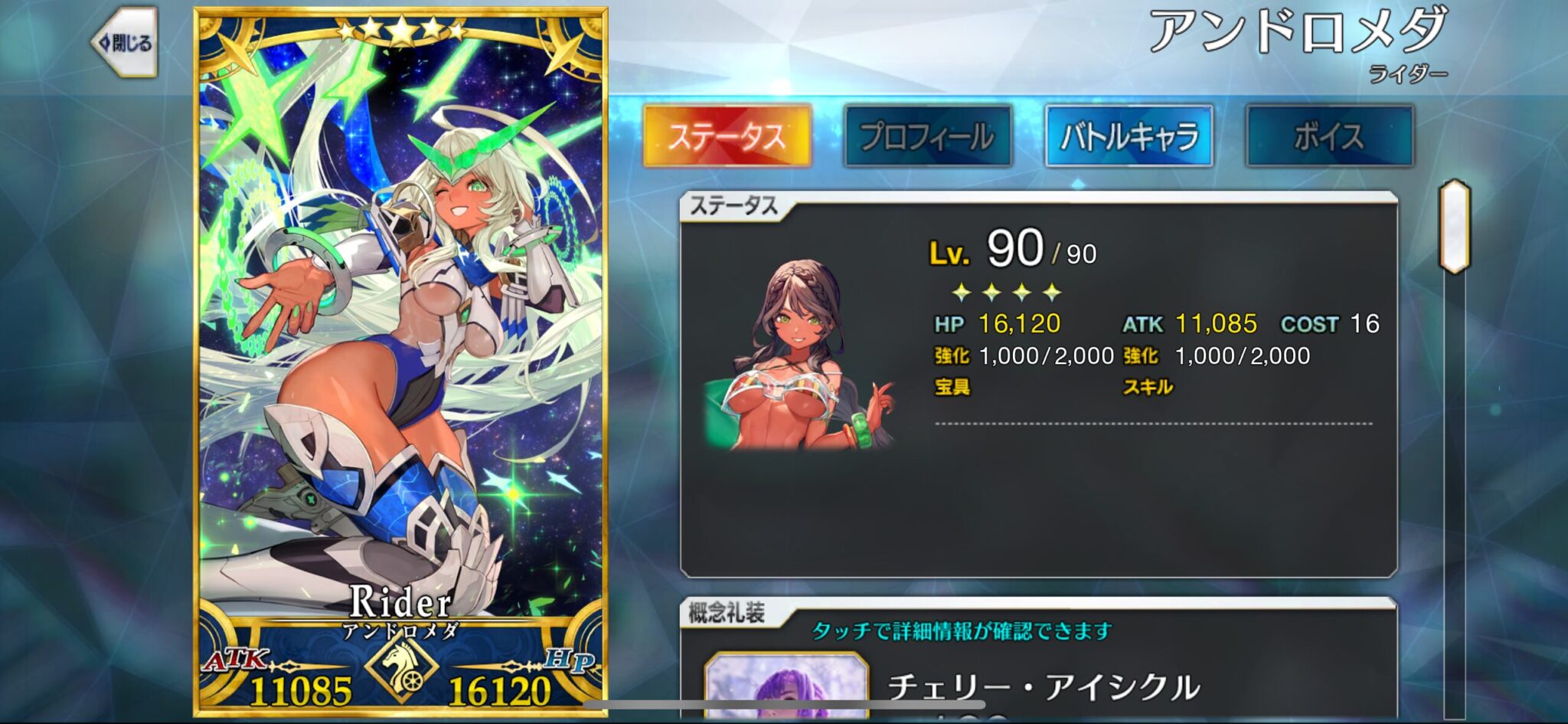
Task: Tap the stars row on the card top
Action: coord(401,32)
